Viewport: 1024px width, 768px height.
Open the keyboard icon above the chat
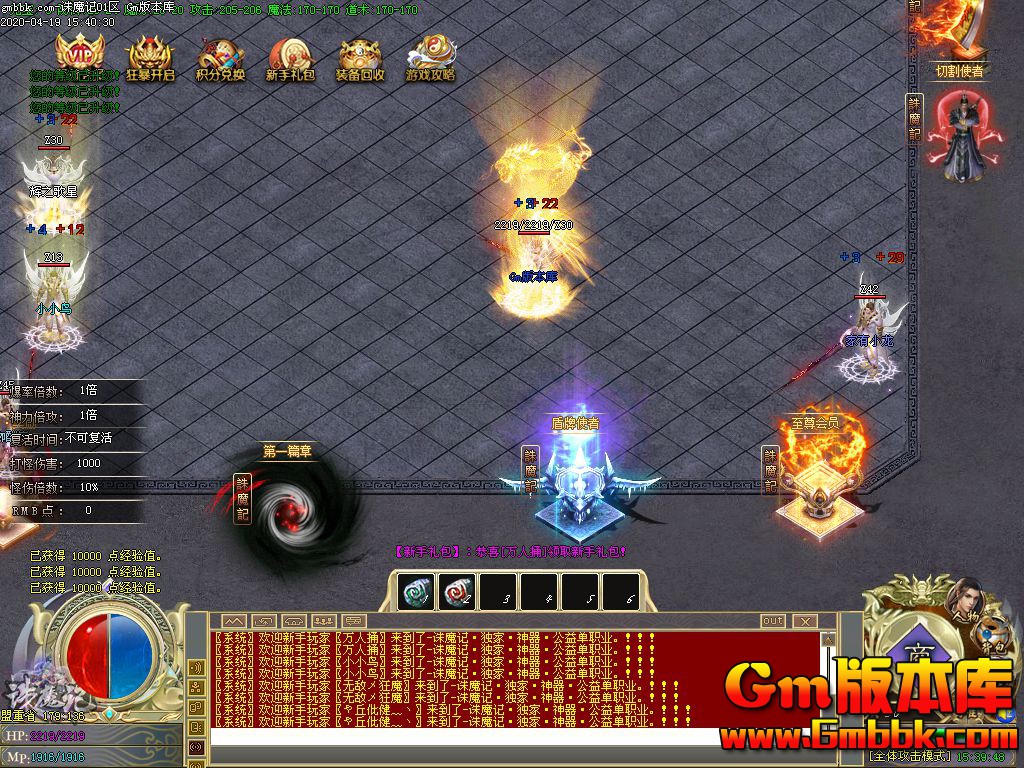click(294, 621)
